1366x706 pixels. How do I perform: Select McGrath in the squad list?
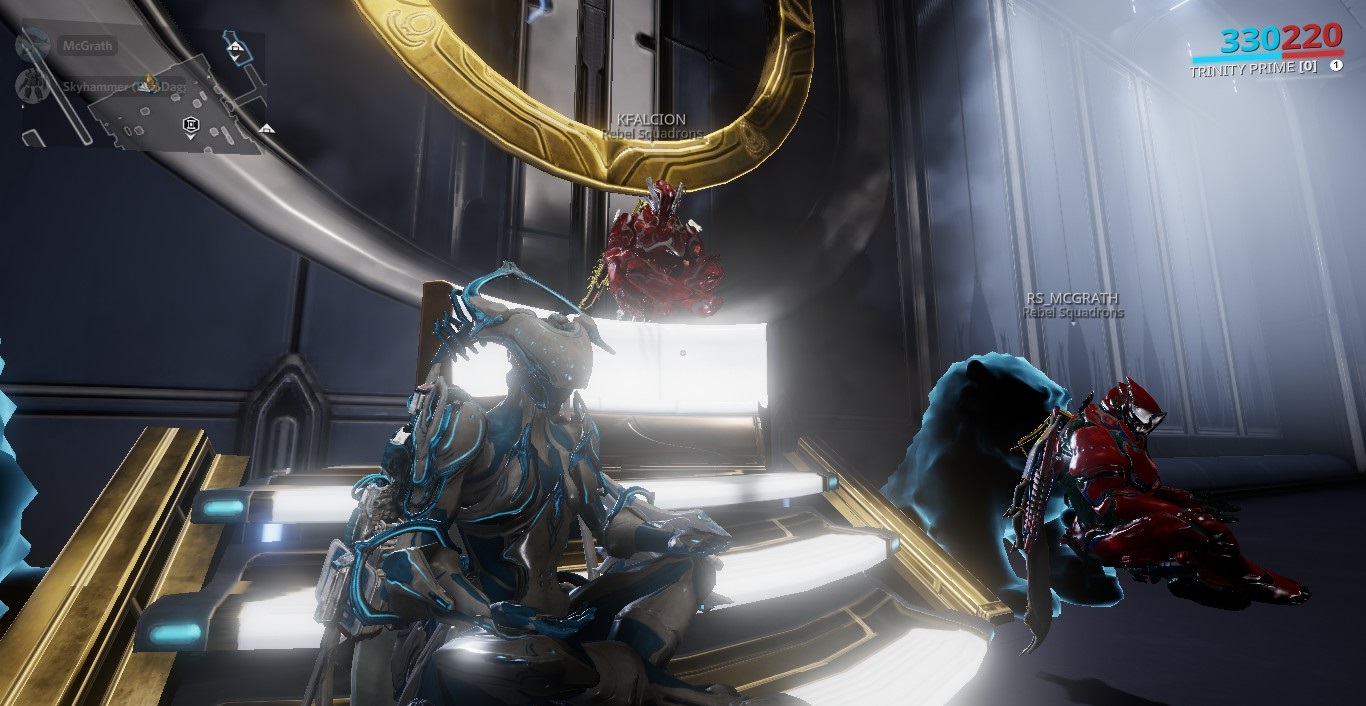tap(88, 46)
